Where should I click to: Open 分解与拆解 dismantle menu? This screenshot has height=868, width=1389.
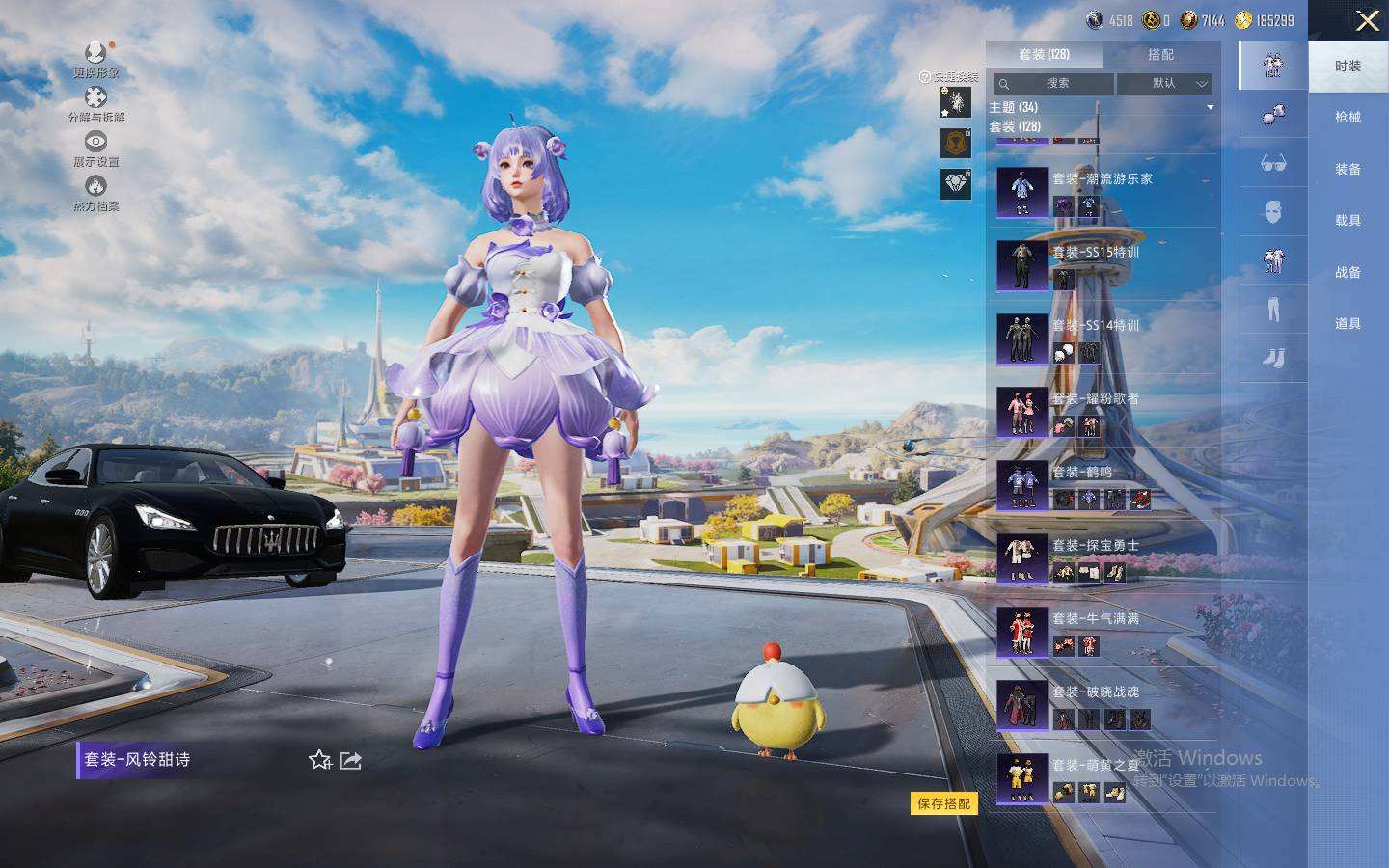95,104
